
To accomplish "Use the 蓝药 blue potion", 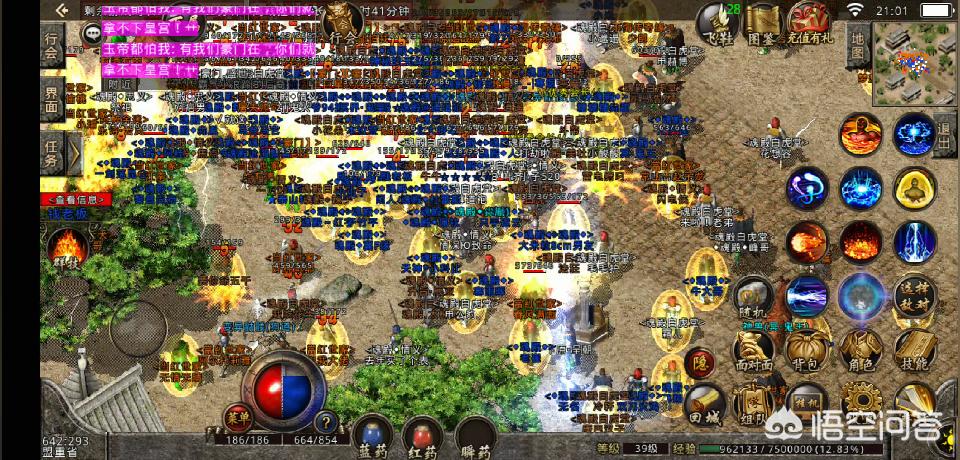I will (x=373, y=436).
